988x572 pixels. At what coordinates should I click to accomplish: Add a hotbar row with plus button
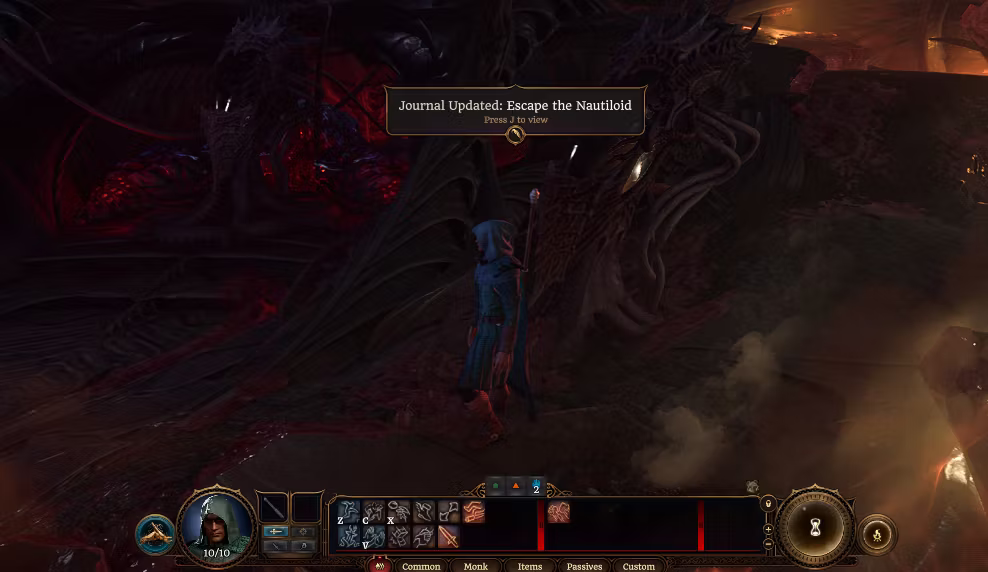[768, 529]
